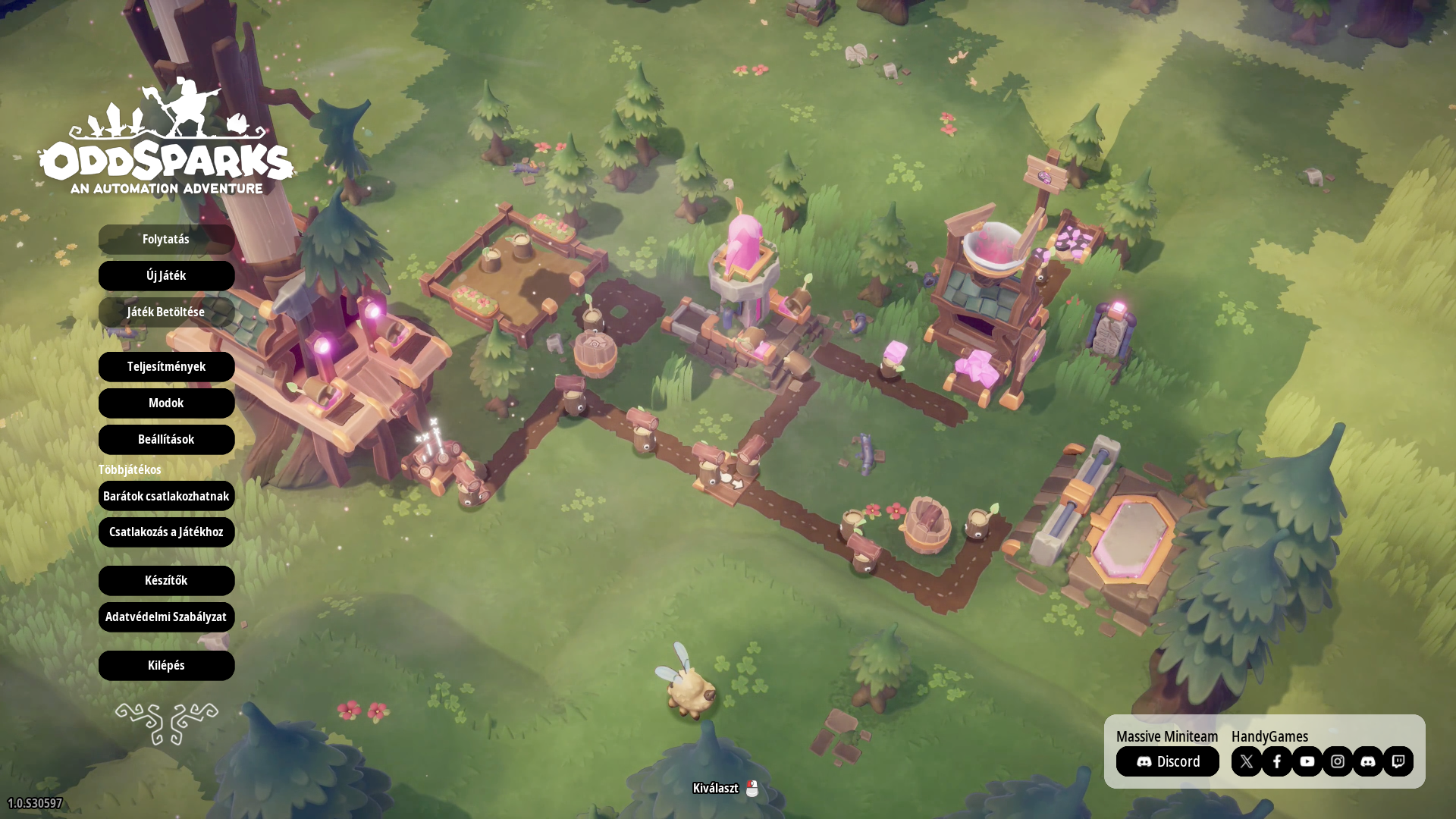Open the Modok menu
This screenshot has height=819, width=1456.
click(x=166, y=403)
